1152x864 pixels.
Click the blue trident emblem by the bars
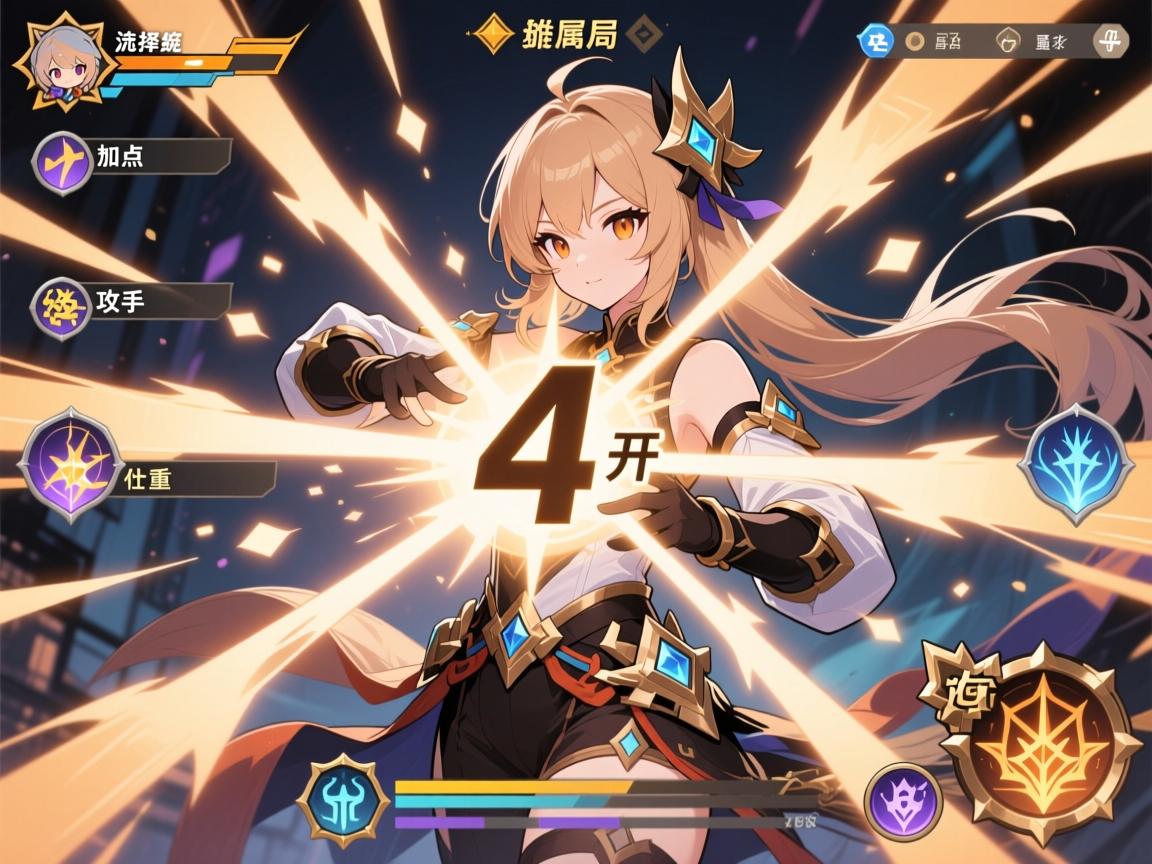coord(343,801)
